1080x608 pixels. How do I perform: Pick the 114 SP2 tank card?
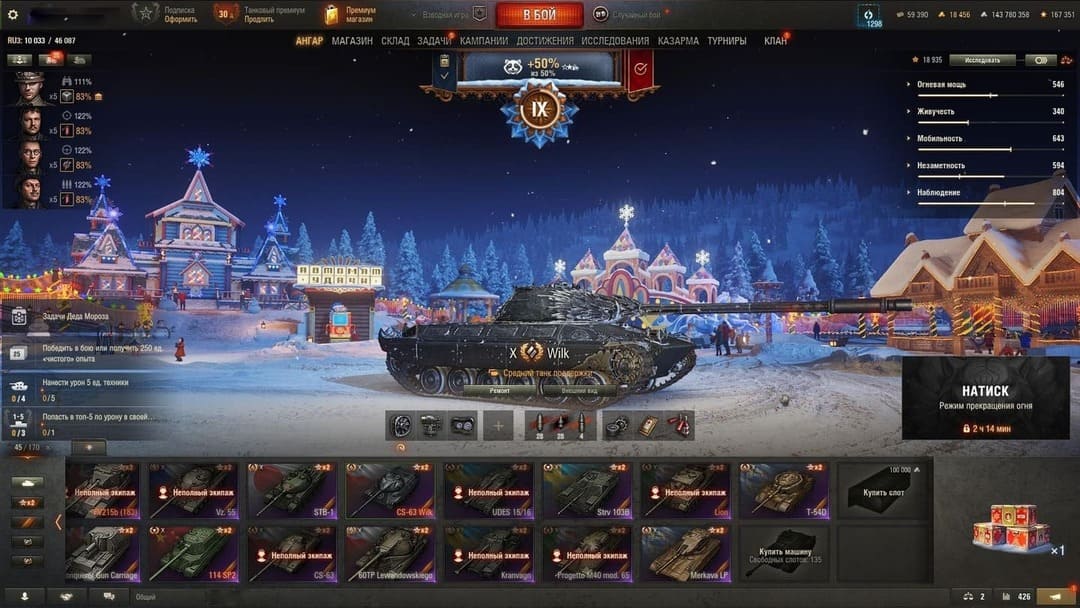[x=193, y=554]
